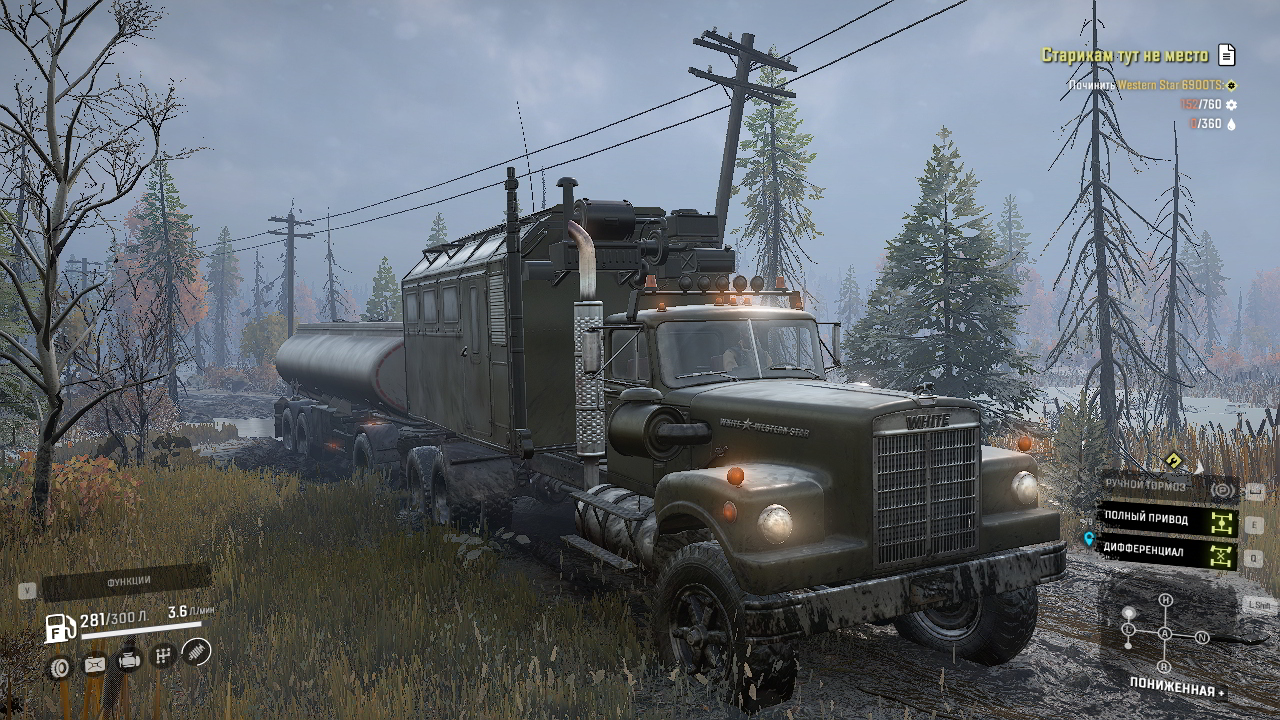Open the Функции (Functions) menu bar
This screenshot has height=720, width=1280.
128,581
